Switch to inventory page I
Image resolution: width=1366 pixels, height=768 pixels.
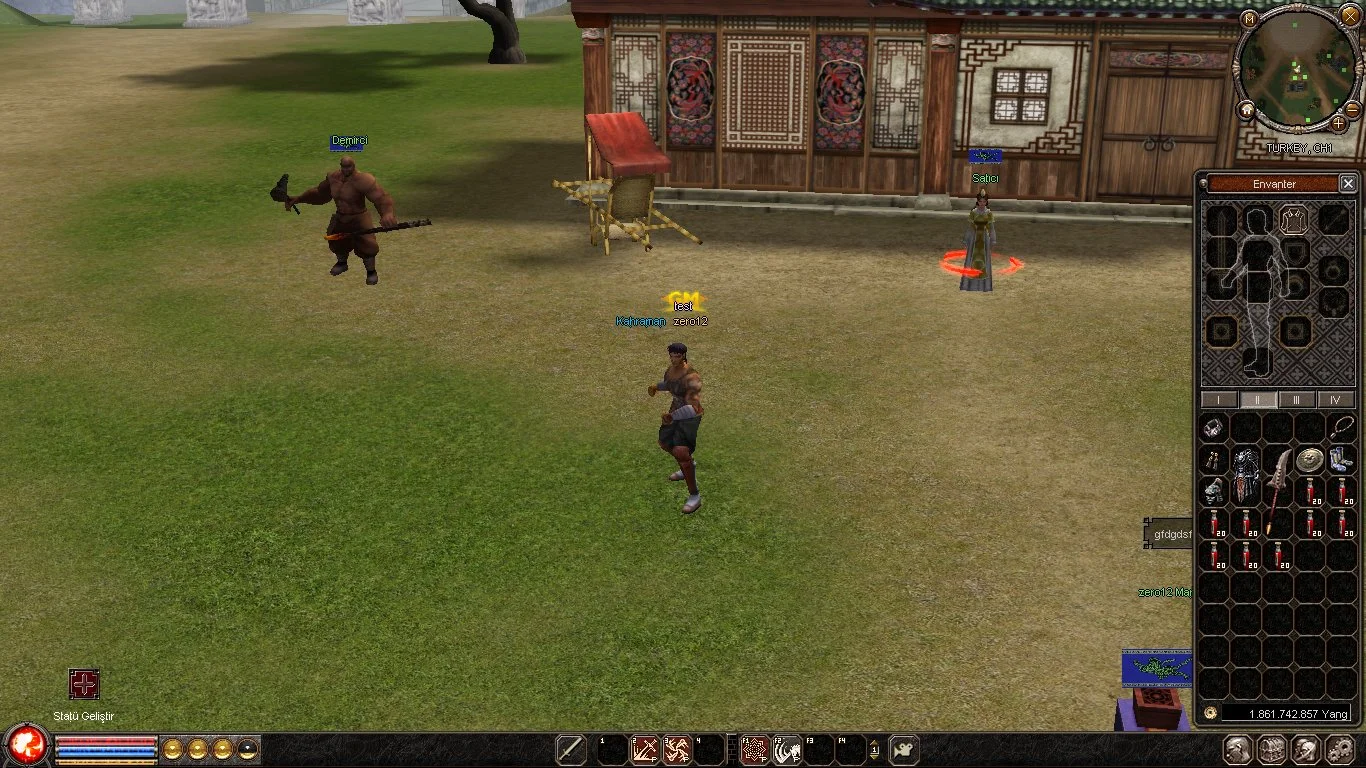click(1218, 400)
